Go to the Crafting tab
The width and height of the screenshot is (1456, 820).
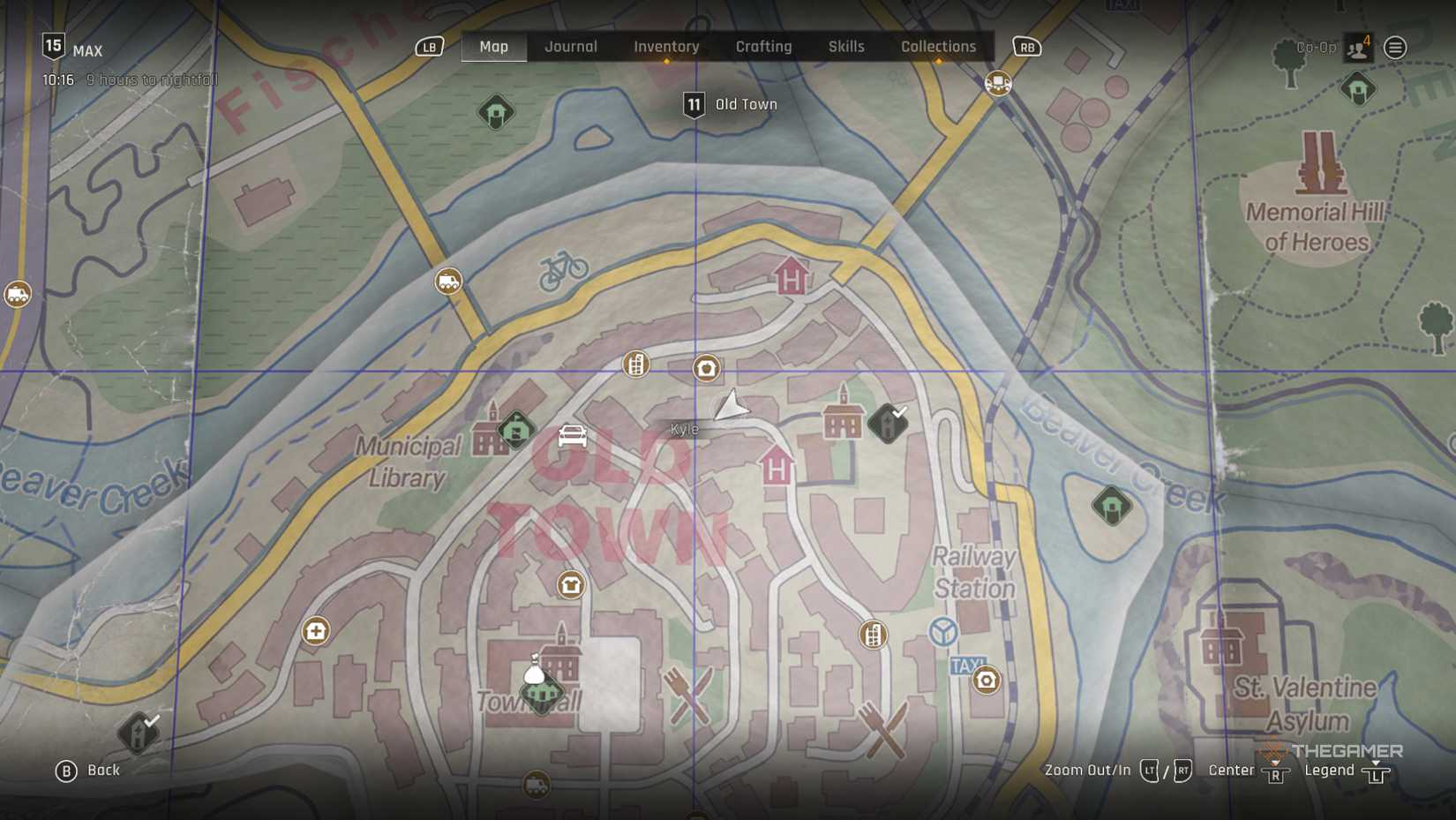tap(763, 47)
